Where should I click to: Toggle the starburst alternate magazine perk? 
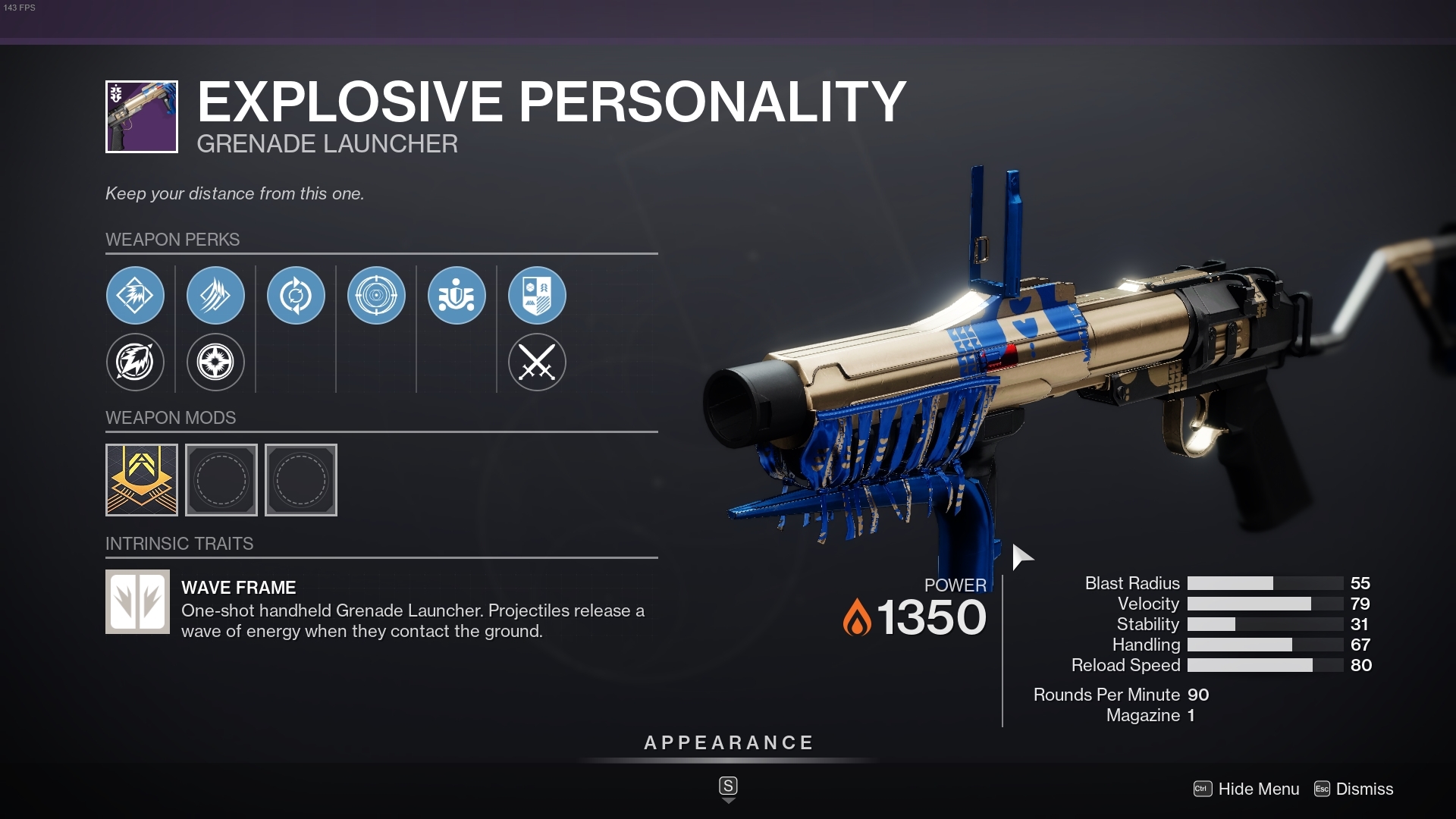(x=215, y=362)
